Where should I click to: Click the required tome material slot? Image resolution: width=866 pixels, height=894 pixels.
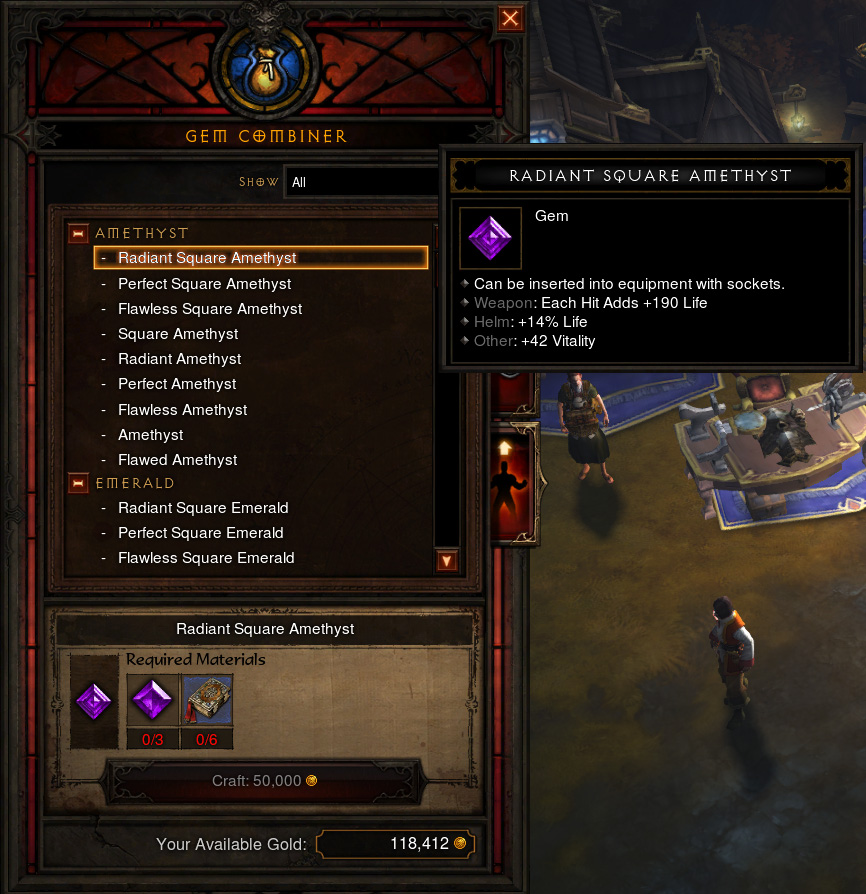(207, 700)
